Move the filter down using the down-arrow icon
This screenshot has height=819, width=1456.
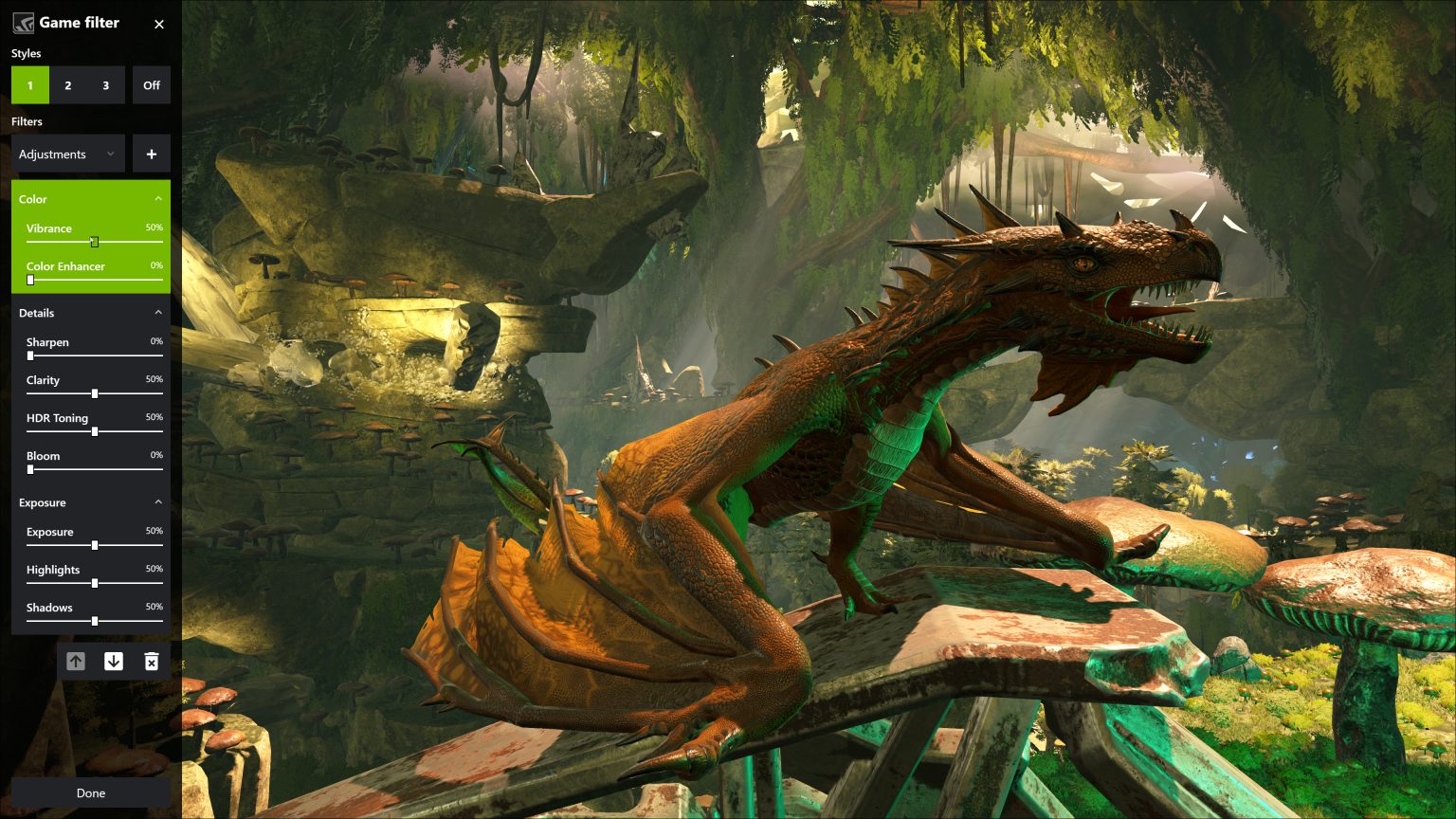(x=114, y=661)
